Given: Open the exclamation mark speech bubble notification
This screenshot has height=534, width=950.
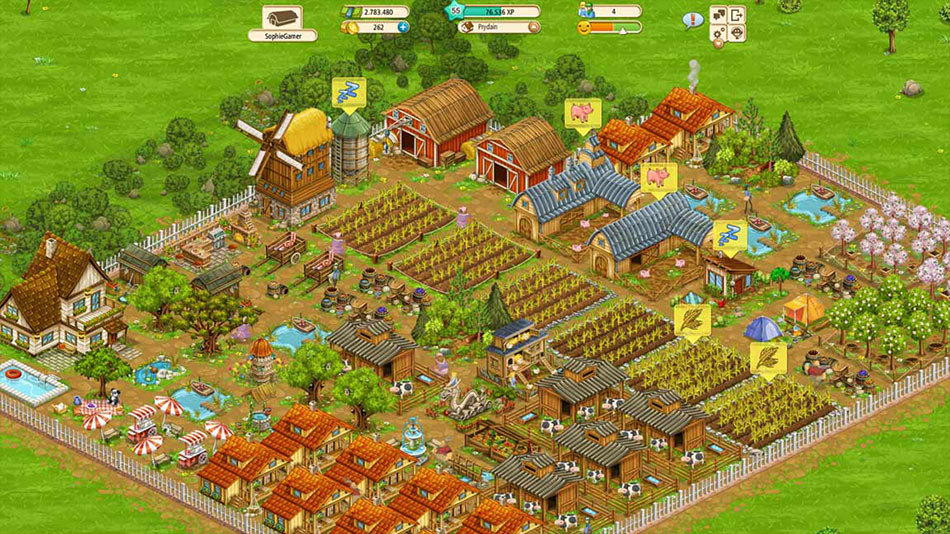Looking at the screenshot, I should (691, 19).
